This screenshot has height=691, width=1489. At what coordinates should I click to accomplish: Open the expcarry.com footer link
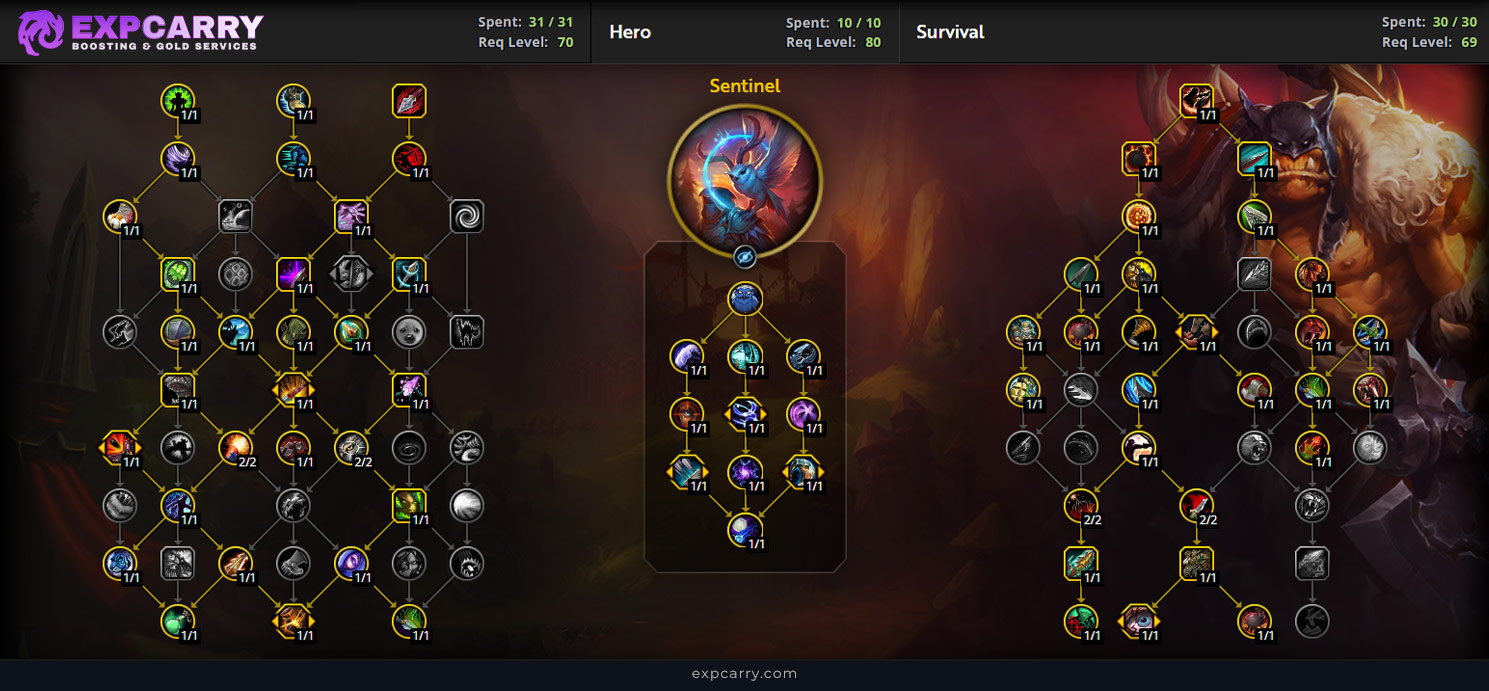coord(744,674)
